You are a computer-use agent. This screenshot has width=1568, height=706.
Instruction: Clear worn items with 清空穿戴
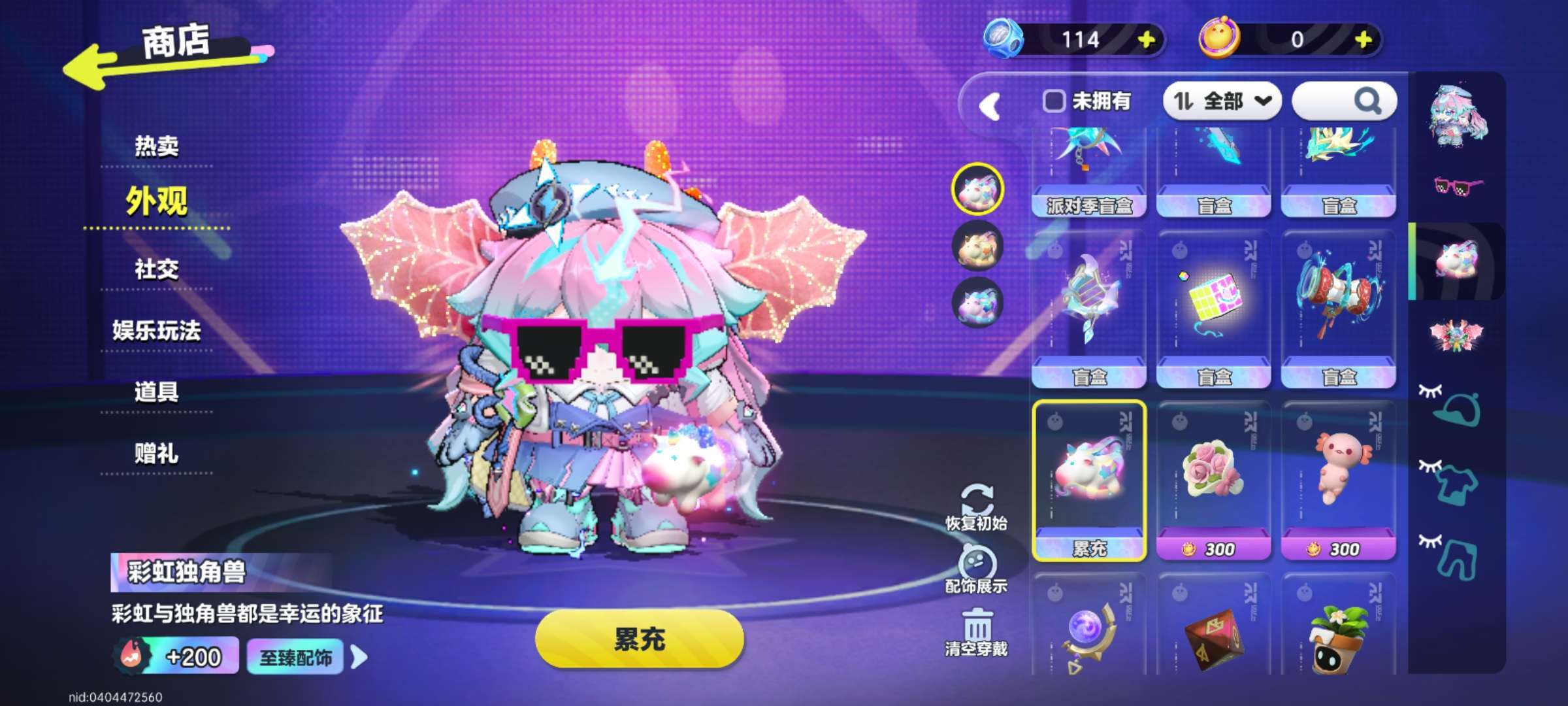coord(976,632)
